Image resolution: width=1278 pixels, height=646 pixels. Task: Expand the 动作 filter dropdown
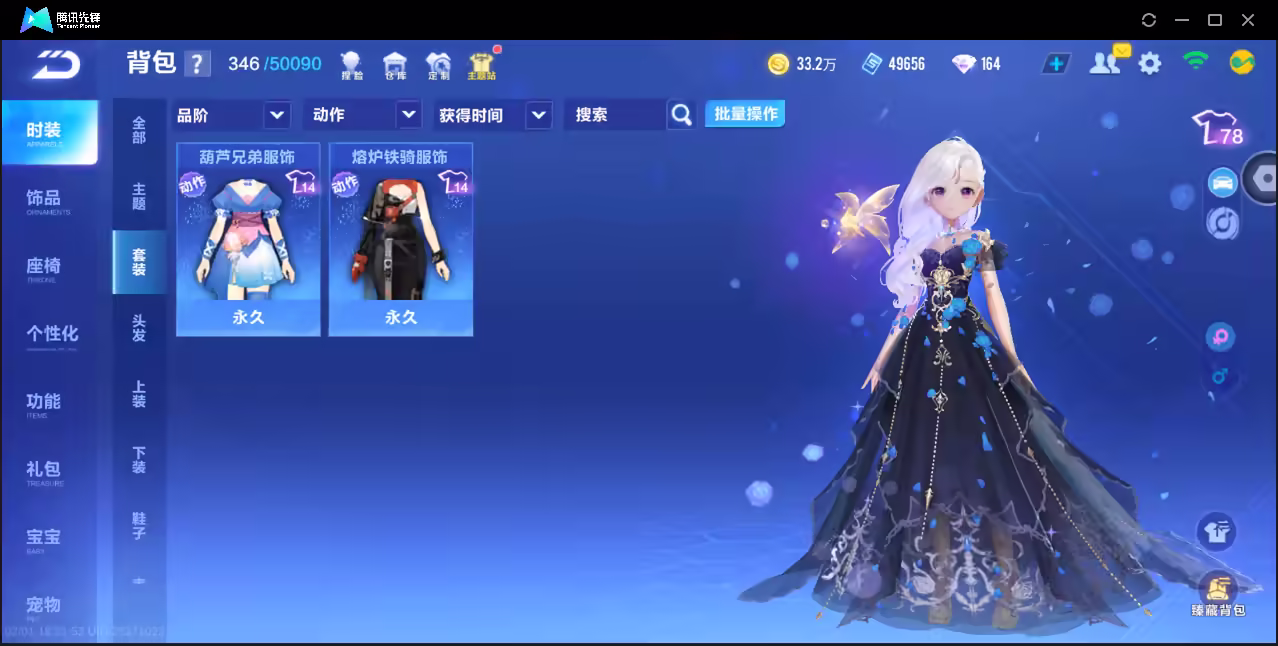point(408,115)
